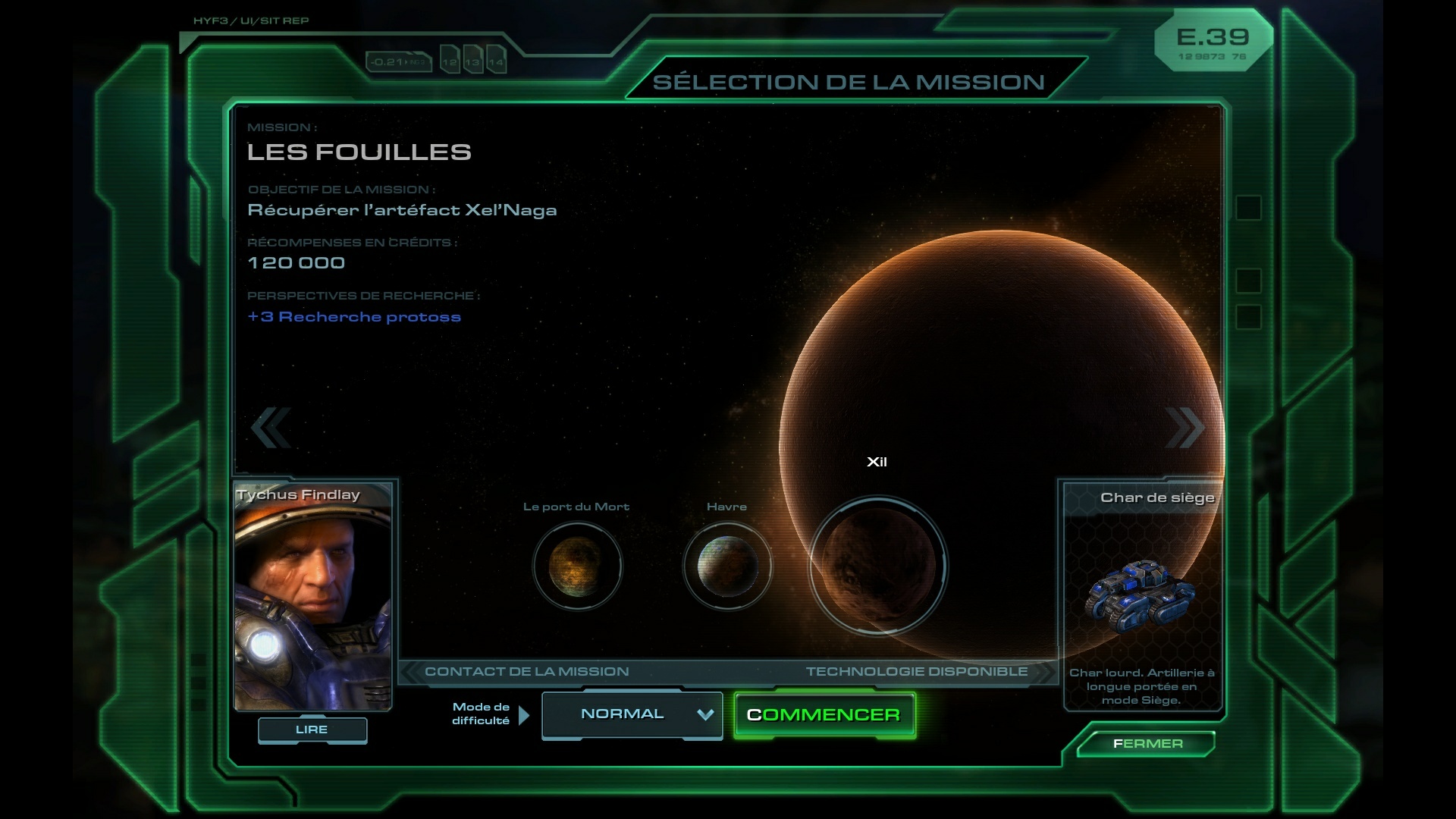Play Tychus Findlay's briefing with Lire
This screenshot has height=819, width=1456.
coord(312,730)
